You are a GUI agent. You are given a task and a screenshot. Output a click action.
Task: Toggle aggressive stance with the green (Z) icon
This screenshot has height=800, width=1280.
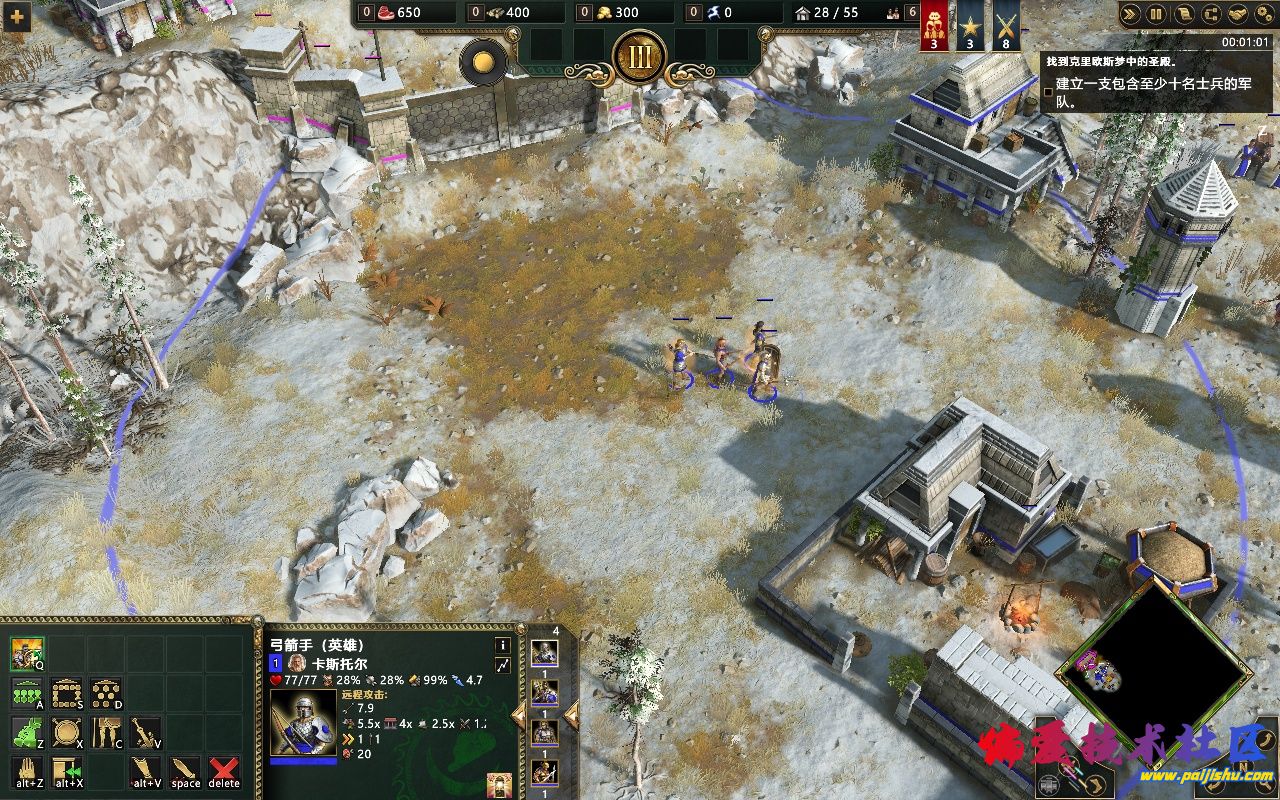(x=26, y=732)
